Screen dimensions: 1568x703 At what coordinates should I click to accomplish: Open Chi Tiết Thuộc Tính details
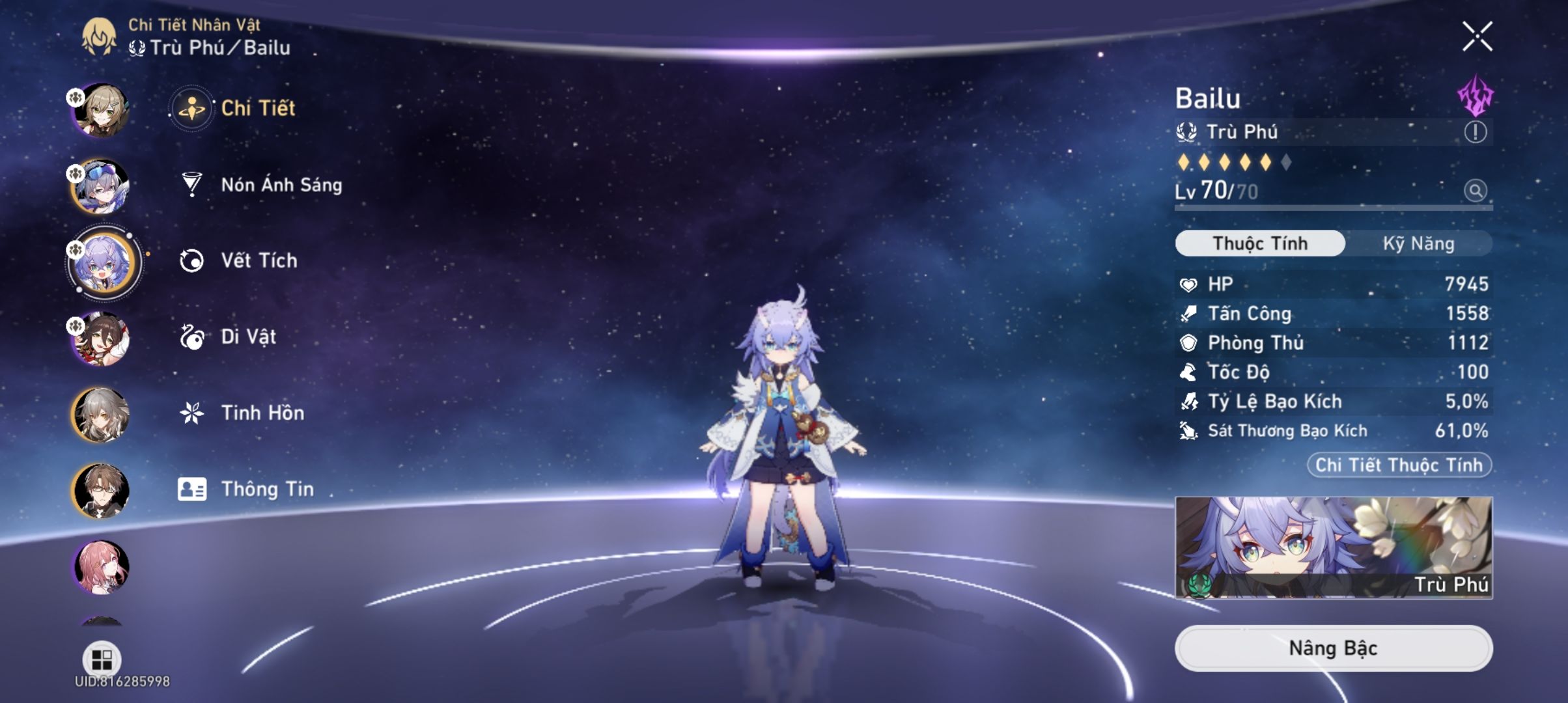pyautogui.click(x=1399, y=464)
